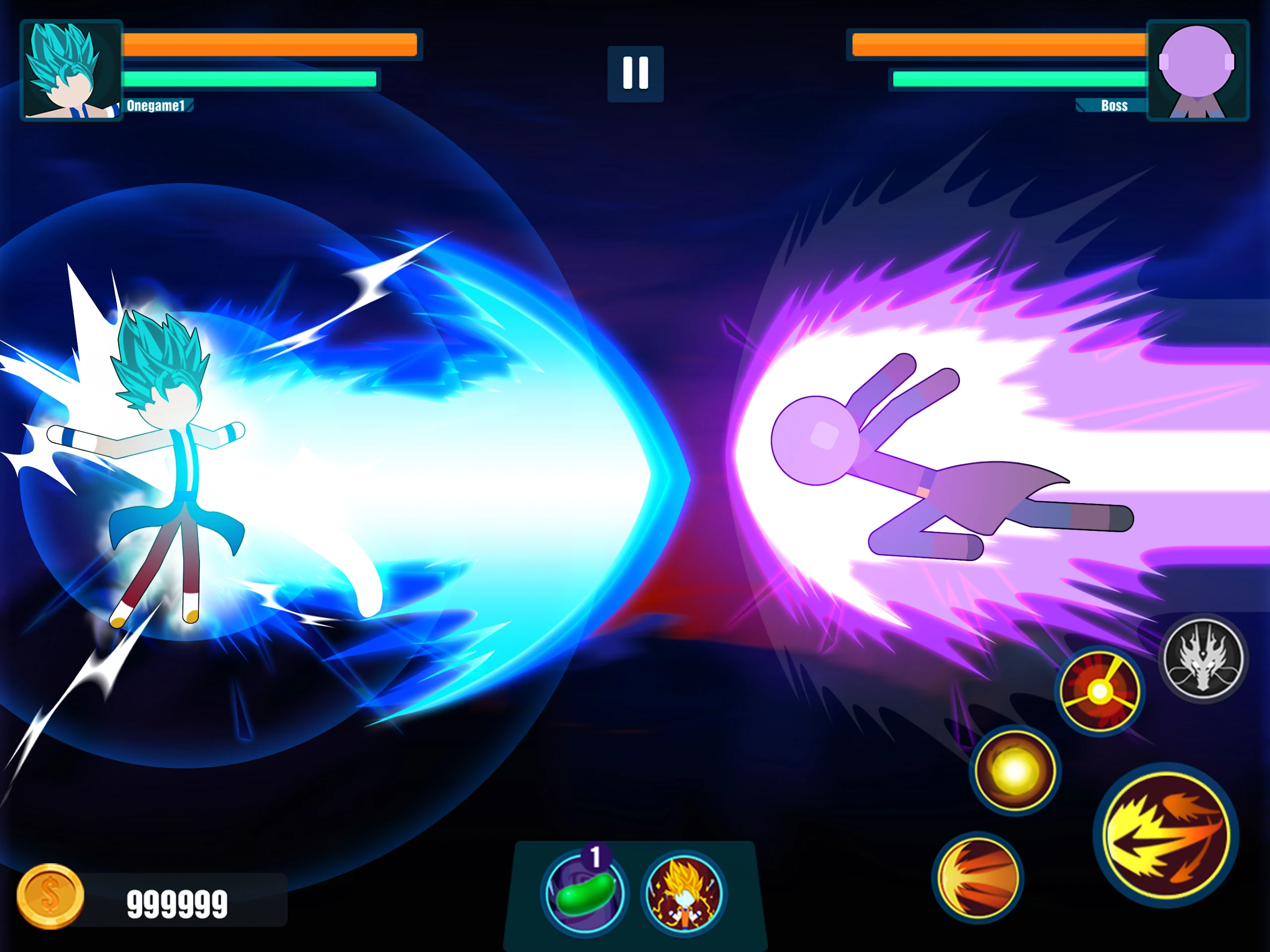
Task: Activate the golden-haired Super Saiyan transformation icon
Action: [x=684, y=893]
